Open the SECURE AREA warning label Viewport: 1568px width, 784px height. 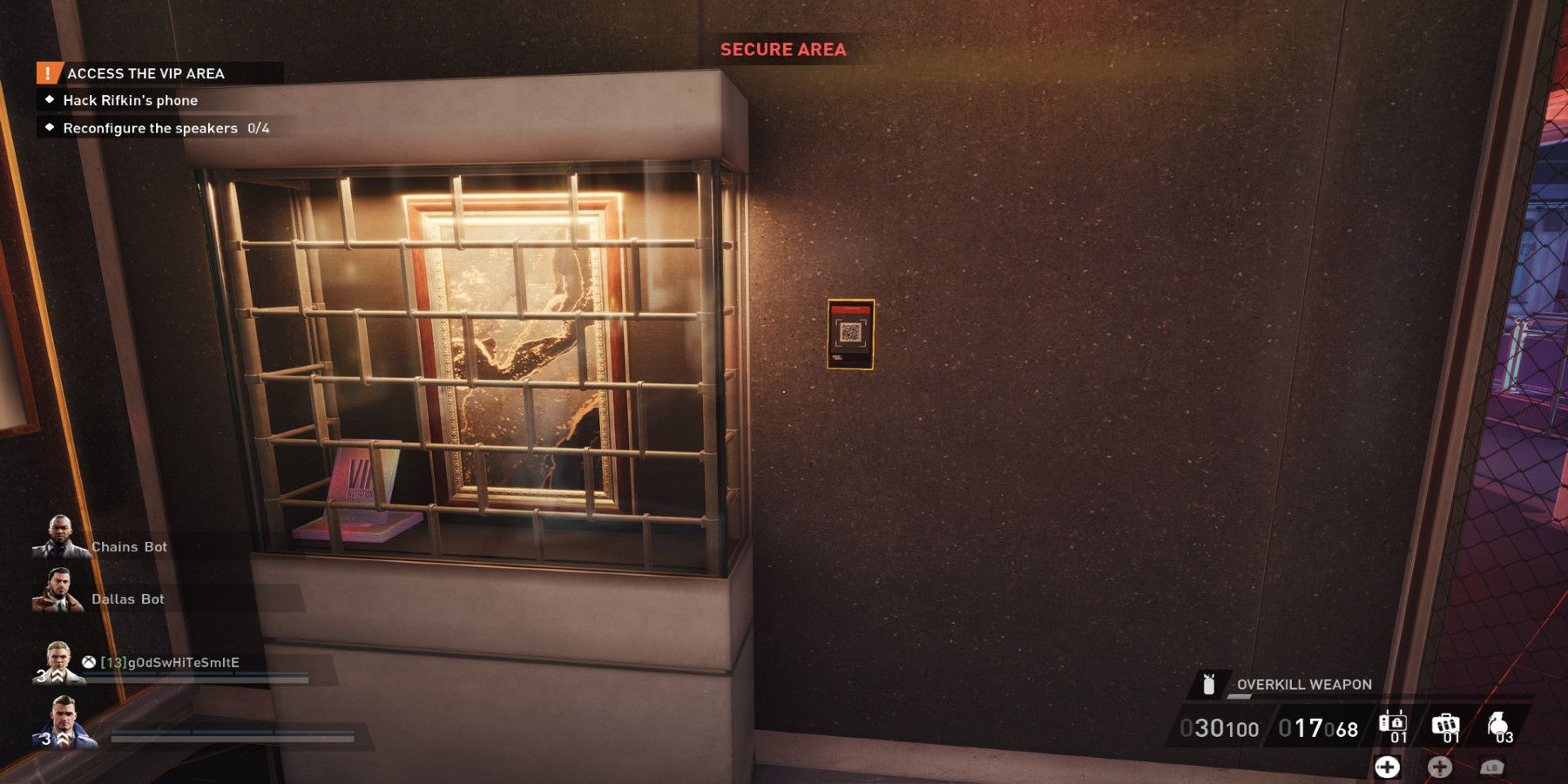tap(783, 50)
